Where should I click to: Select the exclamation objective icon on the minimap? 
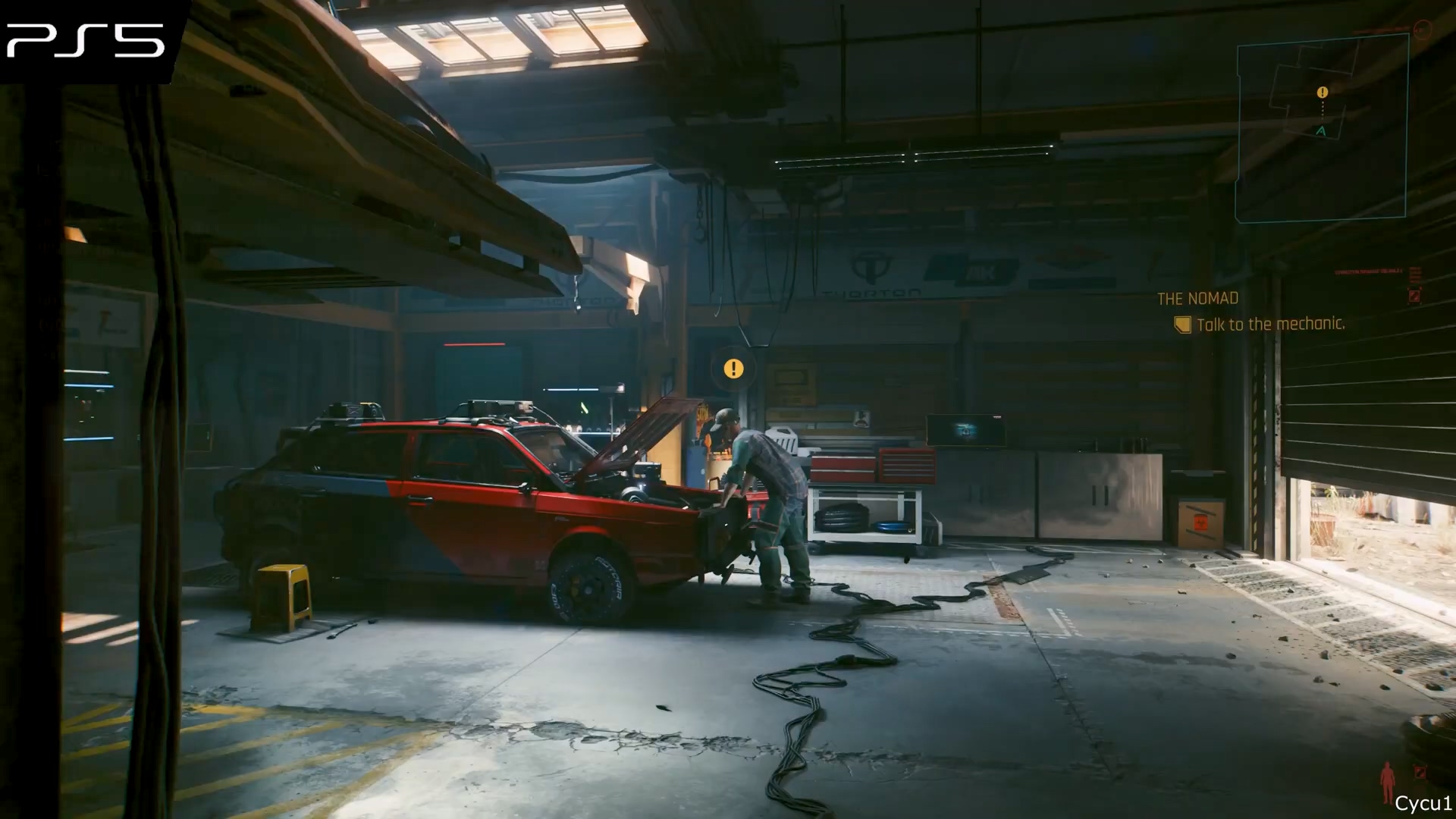(x=1321, y=92)
